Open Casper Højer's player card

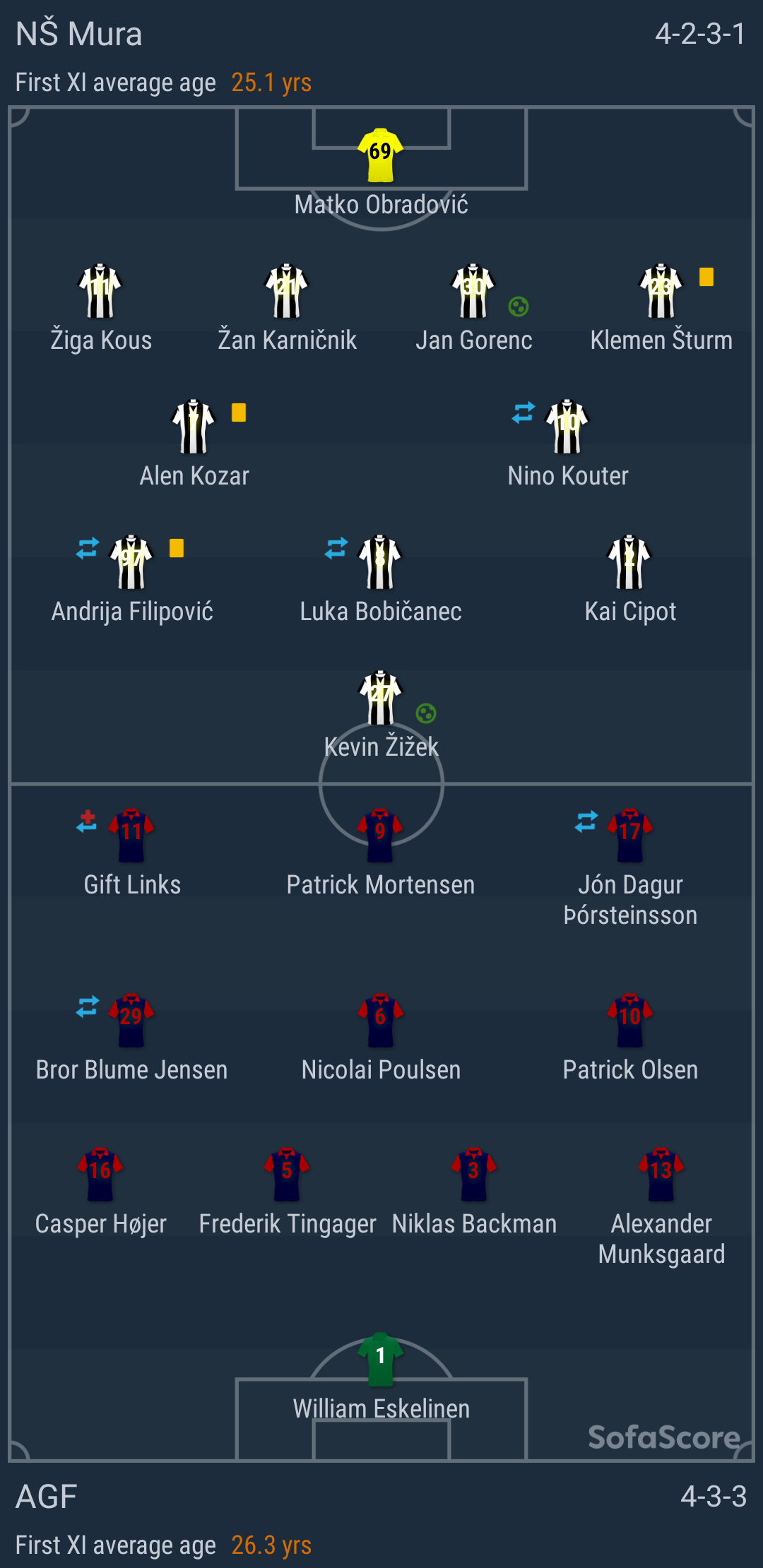(100, 1175)
